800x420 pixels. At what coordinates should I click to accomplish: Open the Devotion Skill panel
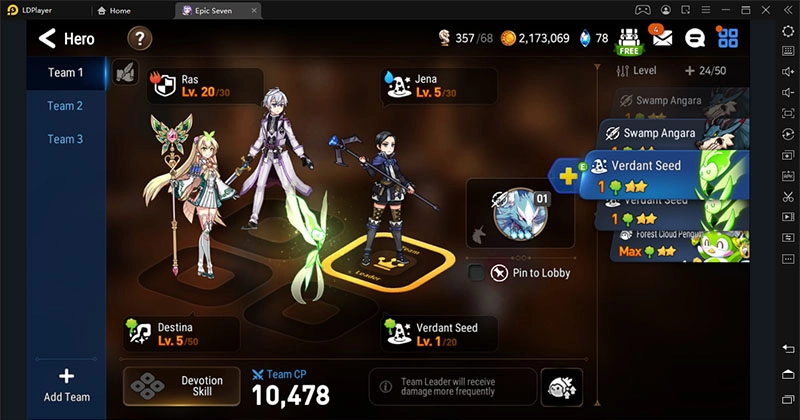[182, 387]
